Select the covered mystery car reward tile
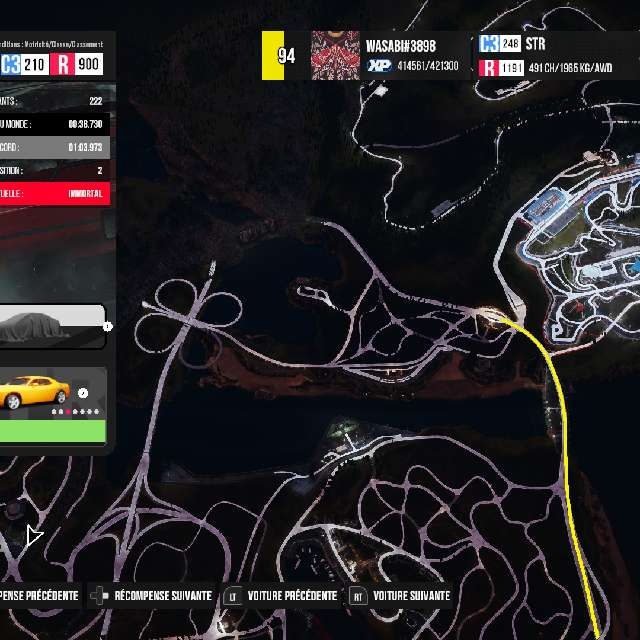 pyautogui.click(x=50, y=327)
